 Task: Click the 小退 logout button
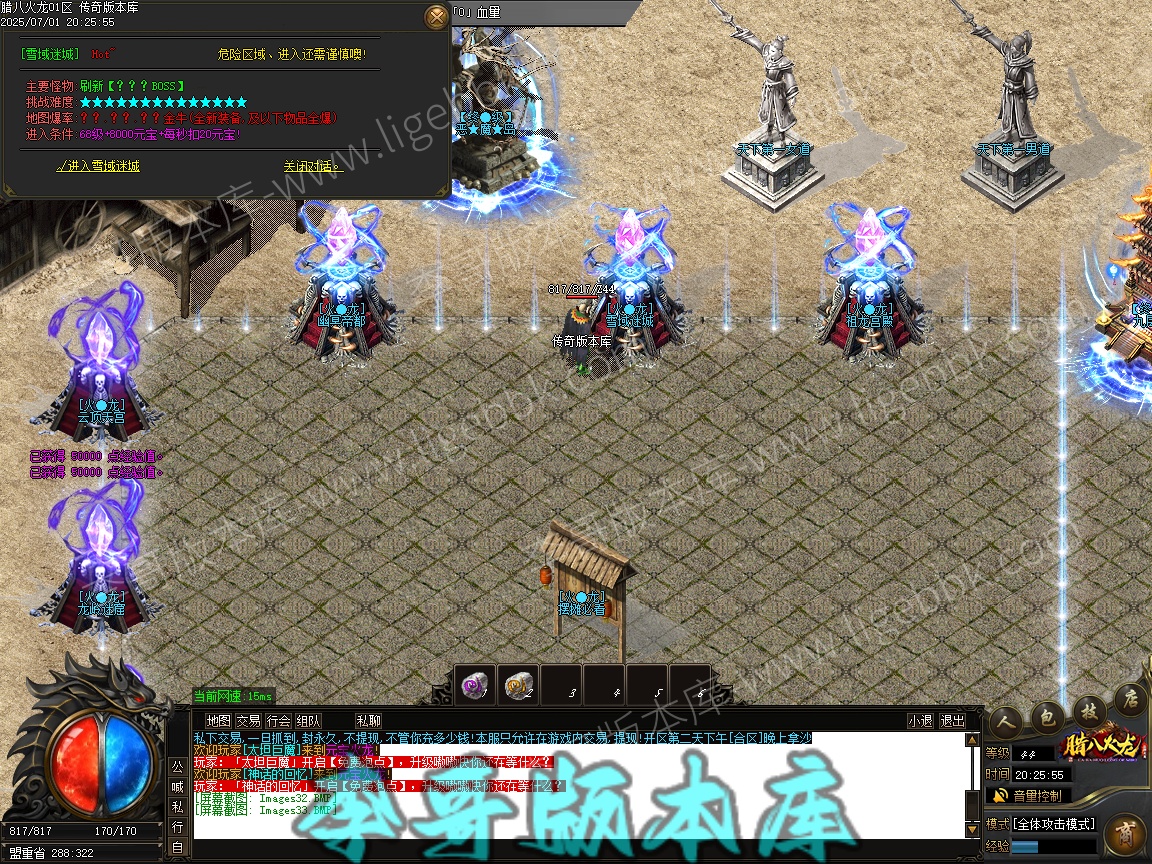(920, 720)
